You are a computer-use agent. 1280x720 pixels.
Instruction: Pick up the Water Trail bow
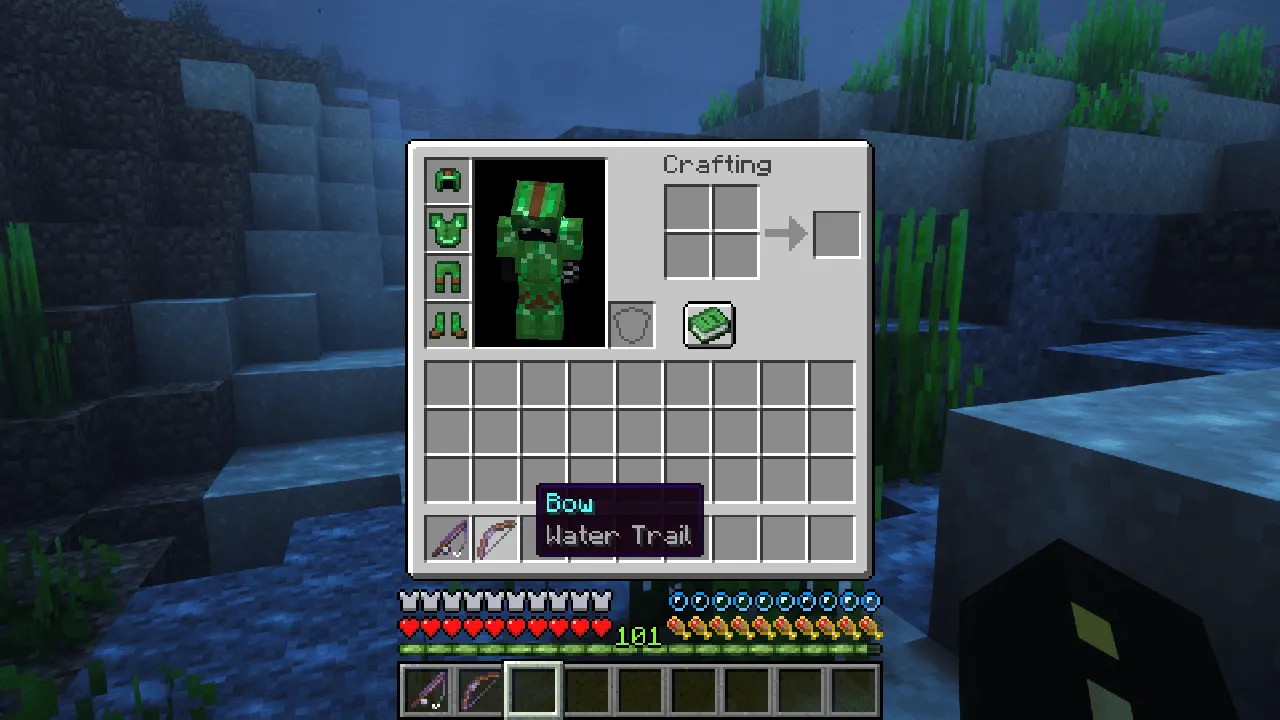coord(497,537)
